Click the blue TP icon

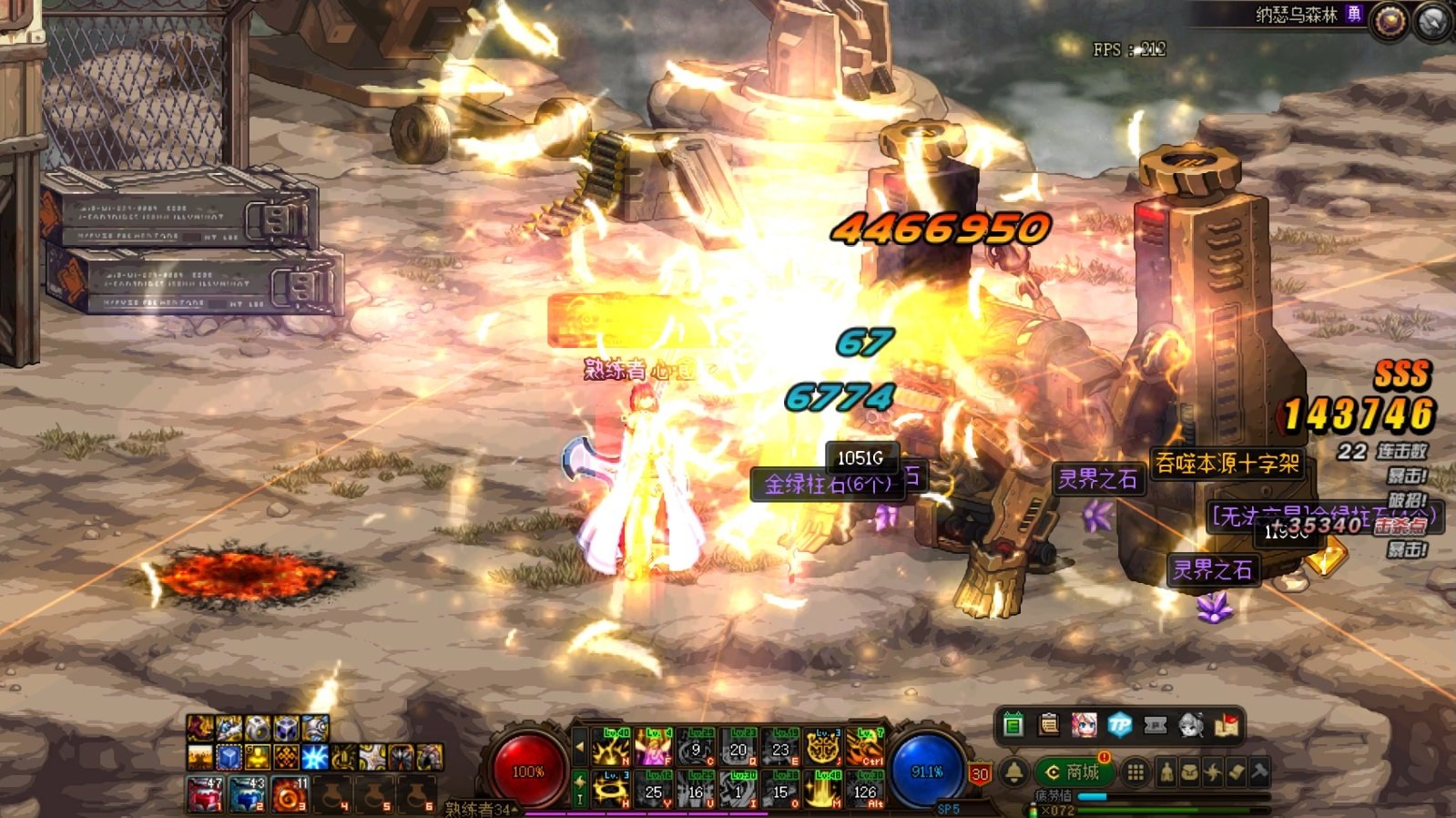1120,725
